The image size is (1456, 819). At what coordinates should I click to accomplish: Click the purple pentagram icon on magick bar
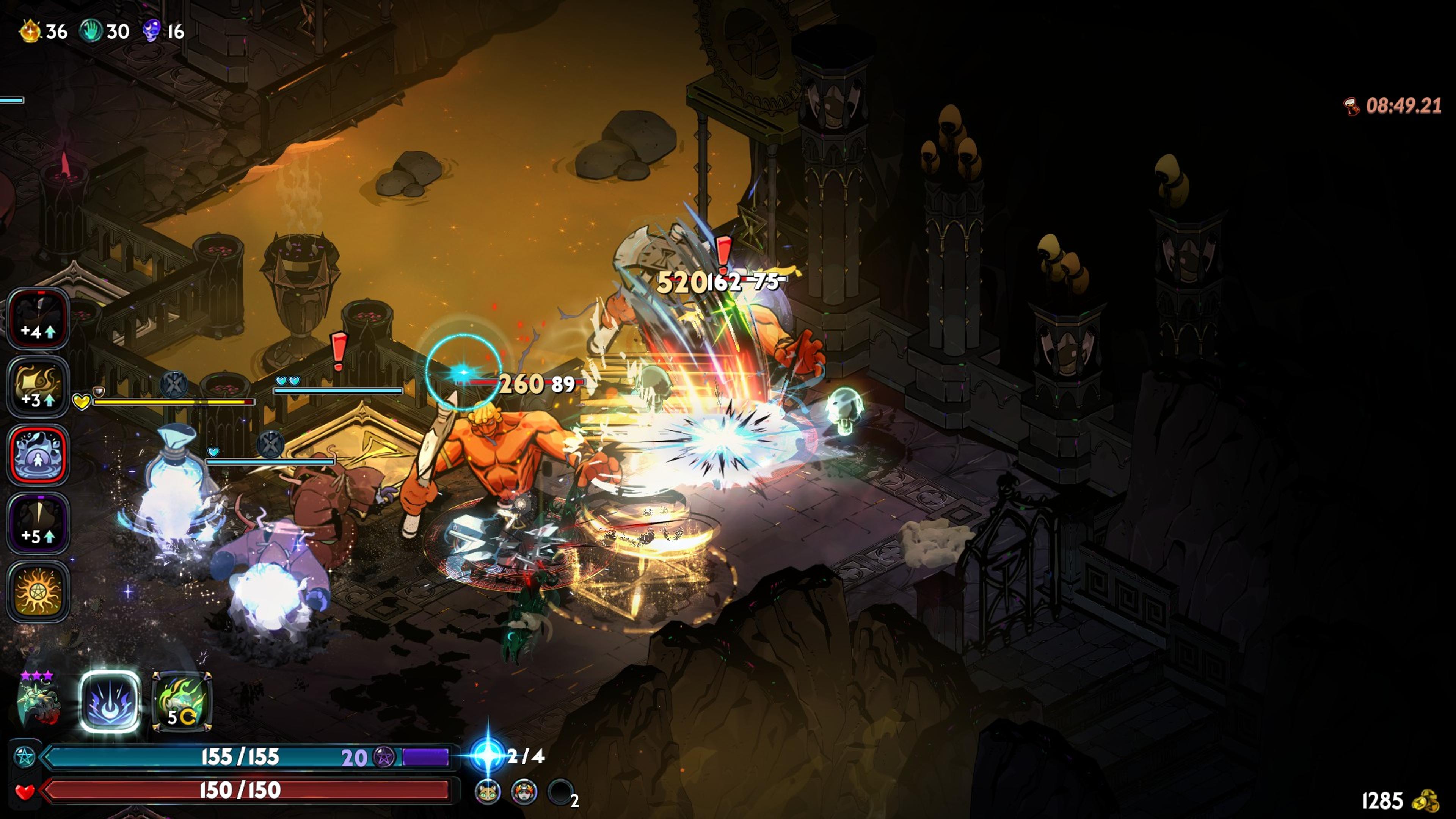pyautogui.click(x=384, y=758)
